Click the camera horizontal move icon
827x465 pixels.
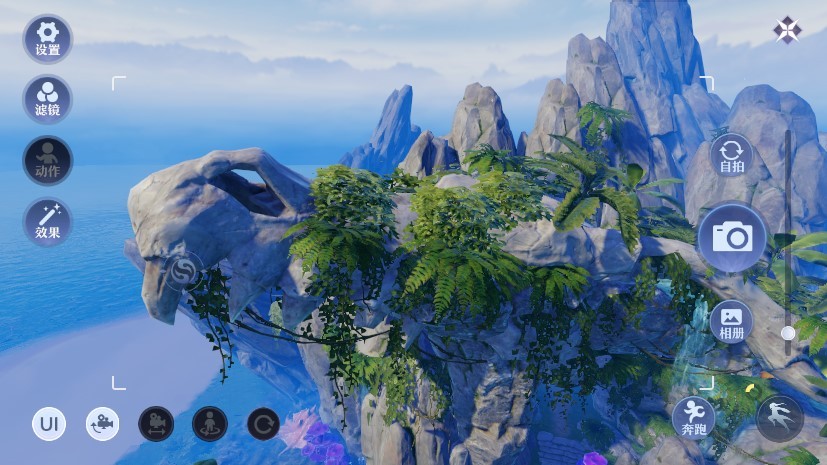click(x=156, y=424)
